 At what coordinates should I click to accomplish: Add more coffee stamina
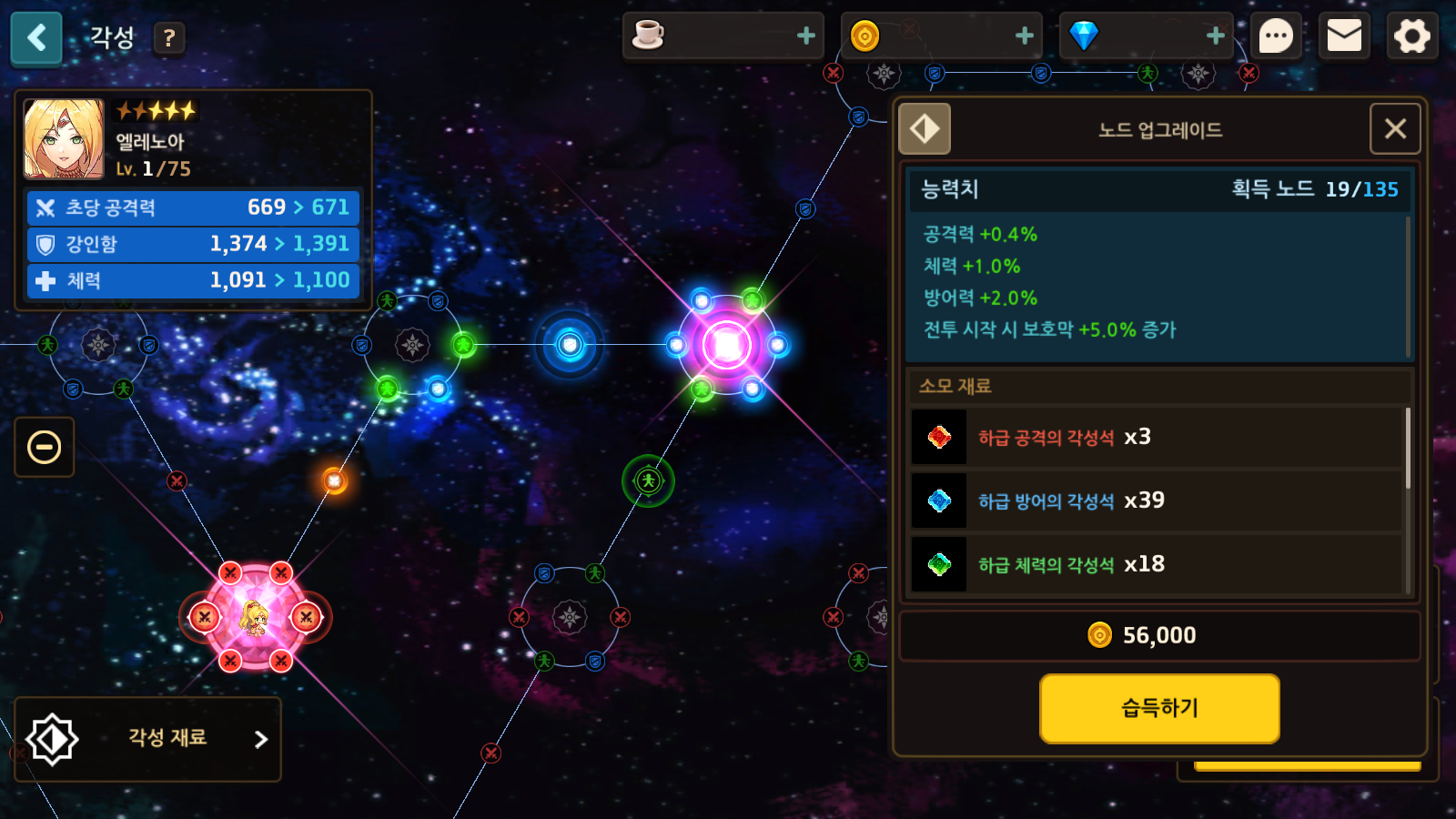(x=805, y=35)
